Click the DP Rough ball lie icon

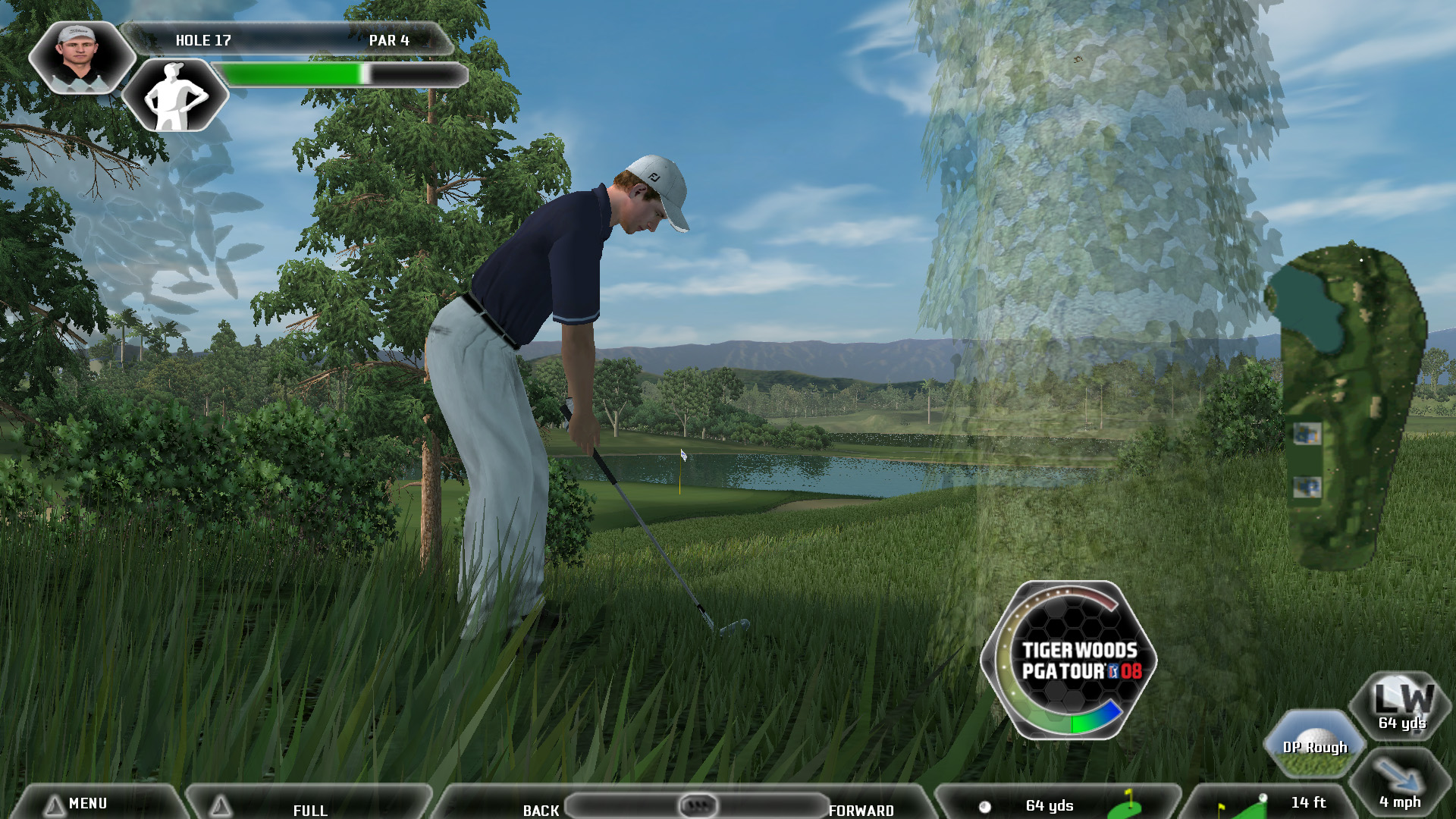pyautogui.click(x=1314, y=744)
